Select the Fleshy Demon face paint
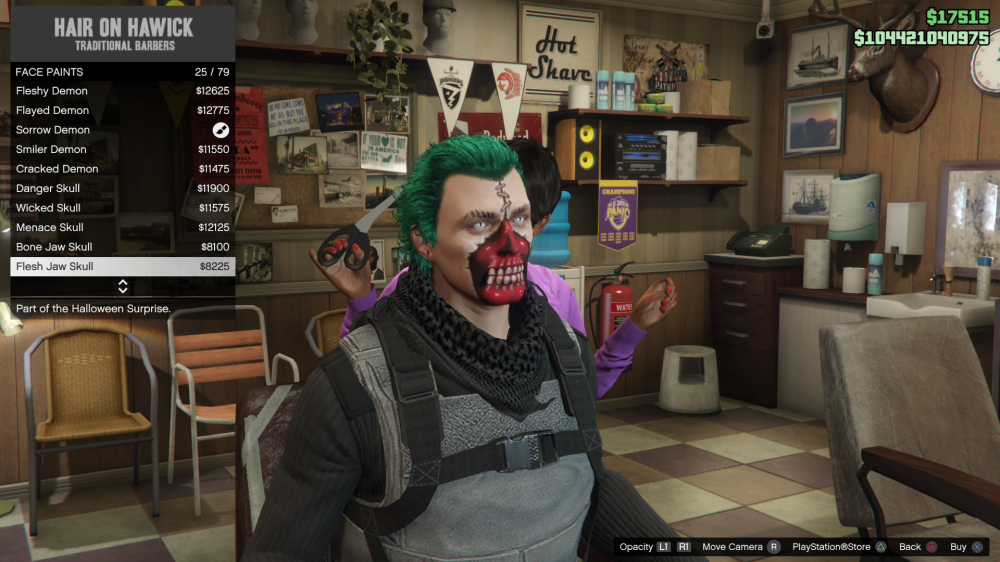Image resolution: width=1000 pixels, height=562 pixels. [x=122, y=91]
